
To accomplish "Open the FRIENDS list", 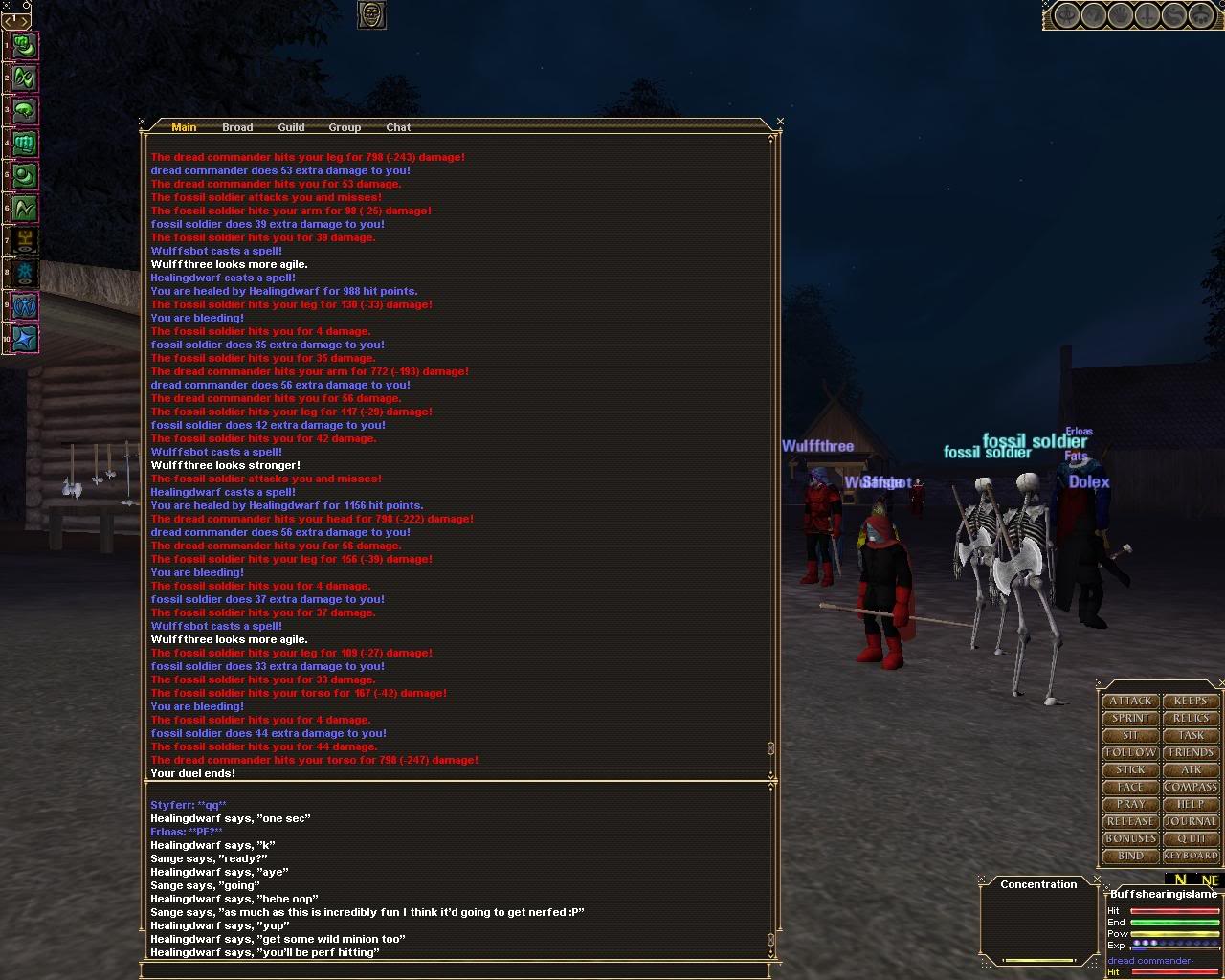I will 1191,752.
